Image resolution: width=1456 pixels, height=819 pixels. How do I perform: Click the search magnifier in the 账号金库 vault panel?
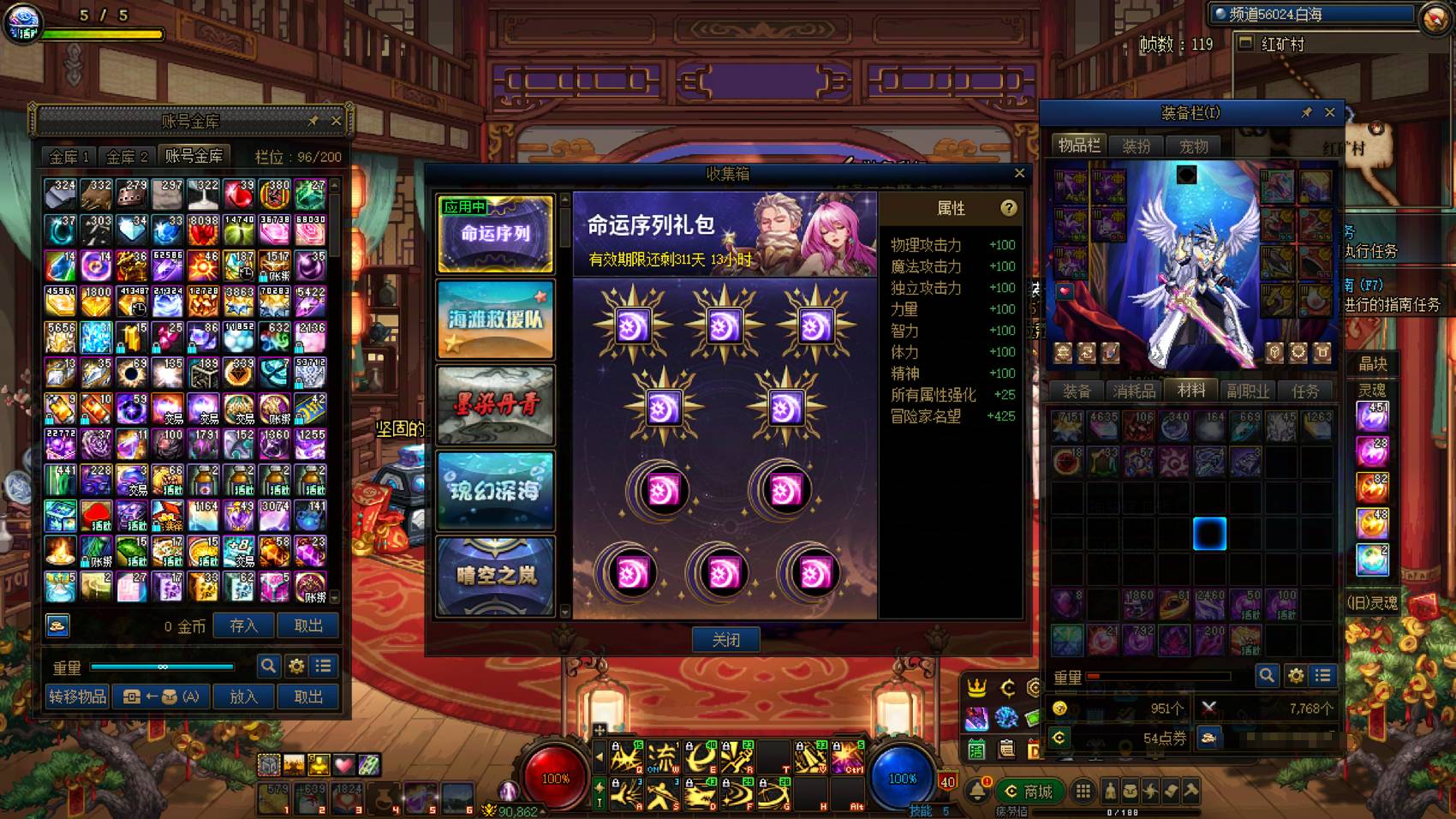[268, 665]
